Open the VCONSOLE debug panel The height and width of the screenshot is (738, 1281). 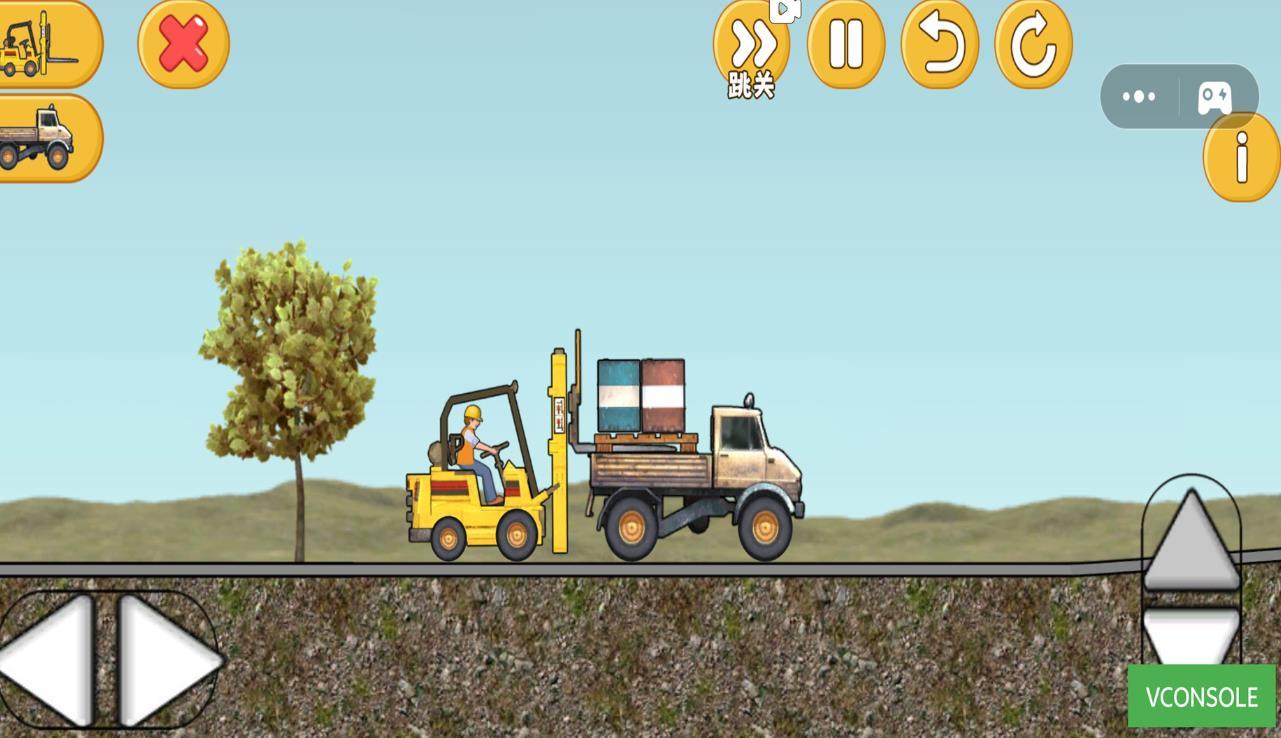[1204, 696]
